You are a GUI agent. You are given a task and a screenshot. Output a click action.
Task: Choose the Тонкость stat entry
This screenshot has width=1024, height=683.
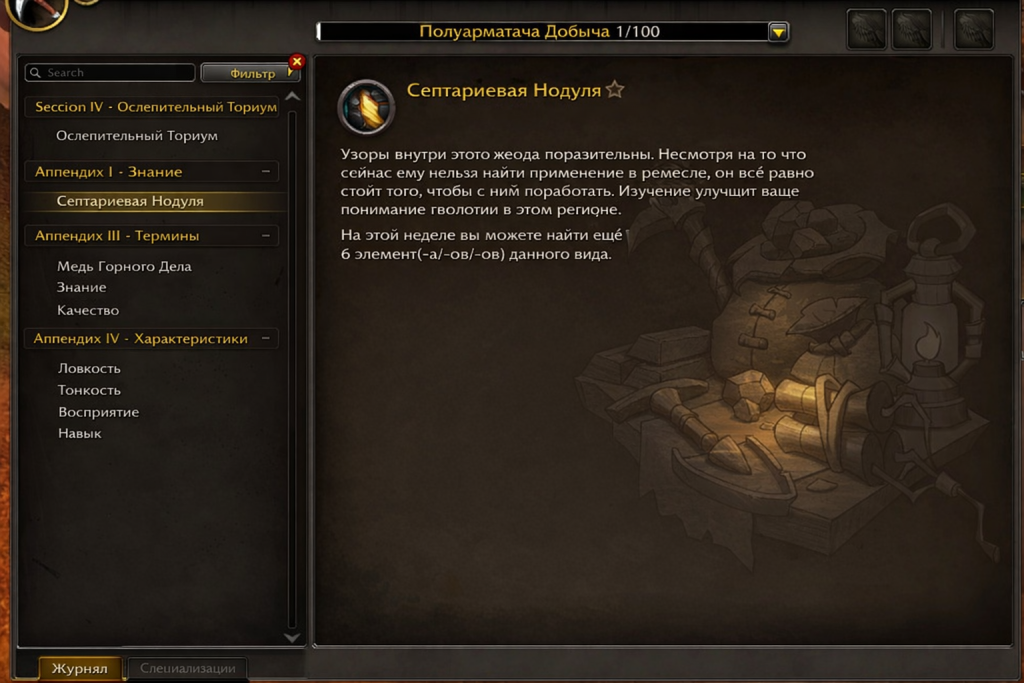point(89,391)
